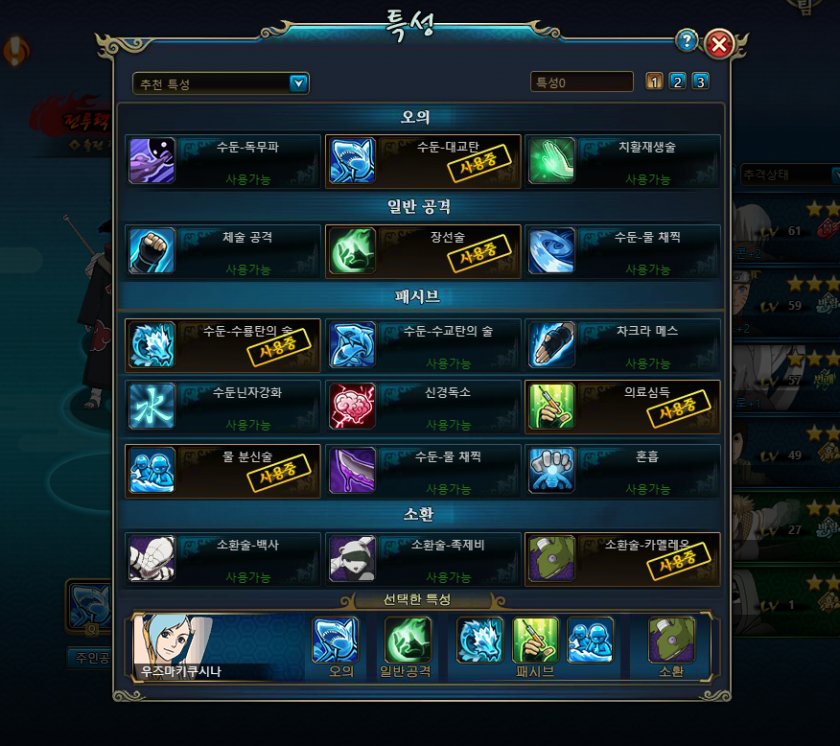The height and width of the screenshot is (746, 840).
Task: Choose the 수둔-수교탄의 술 passive
Action: click(x=423, y=345)
